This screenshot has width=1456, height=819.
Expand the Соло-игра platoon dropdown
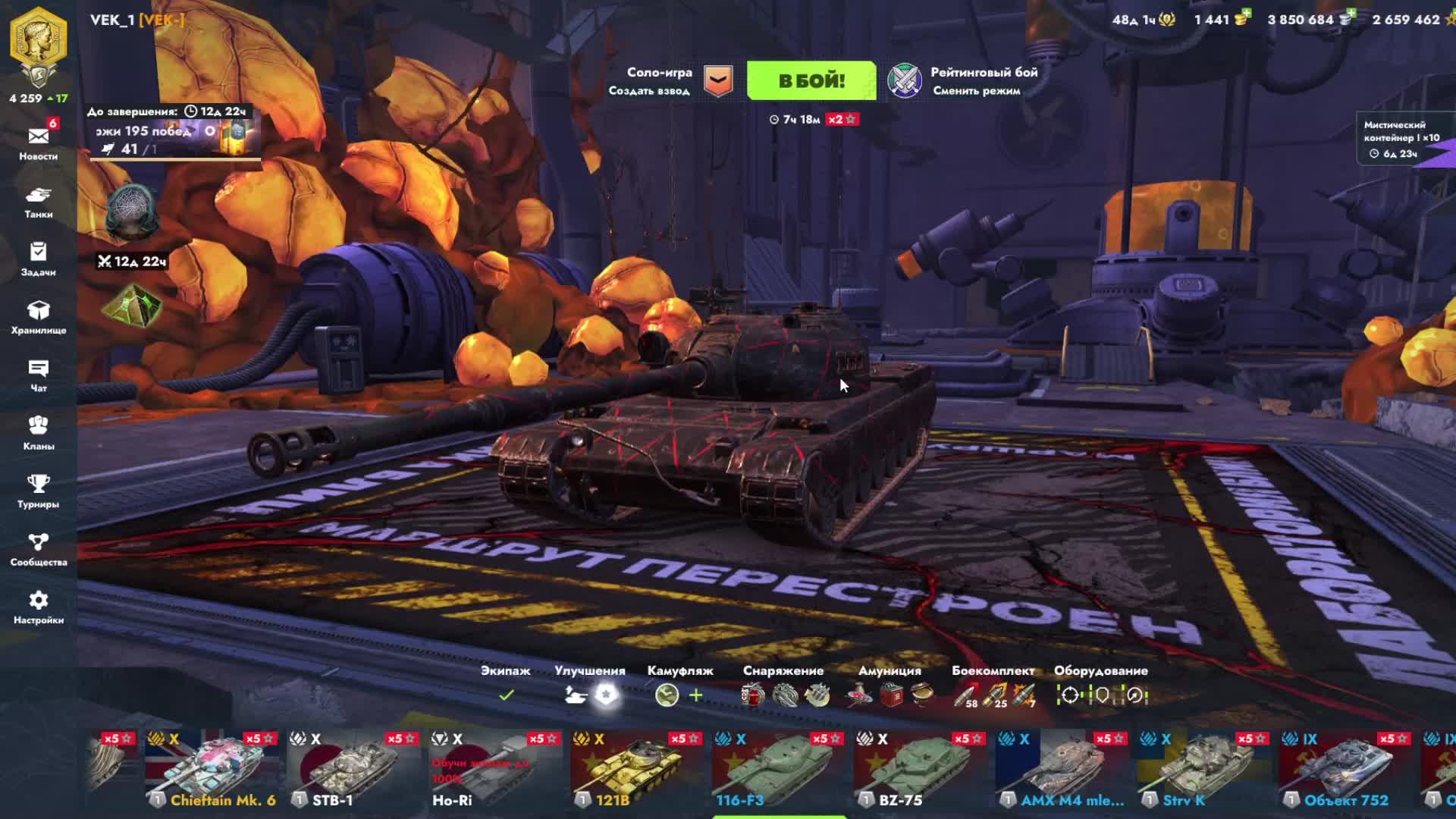tap(717, 81)
